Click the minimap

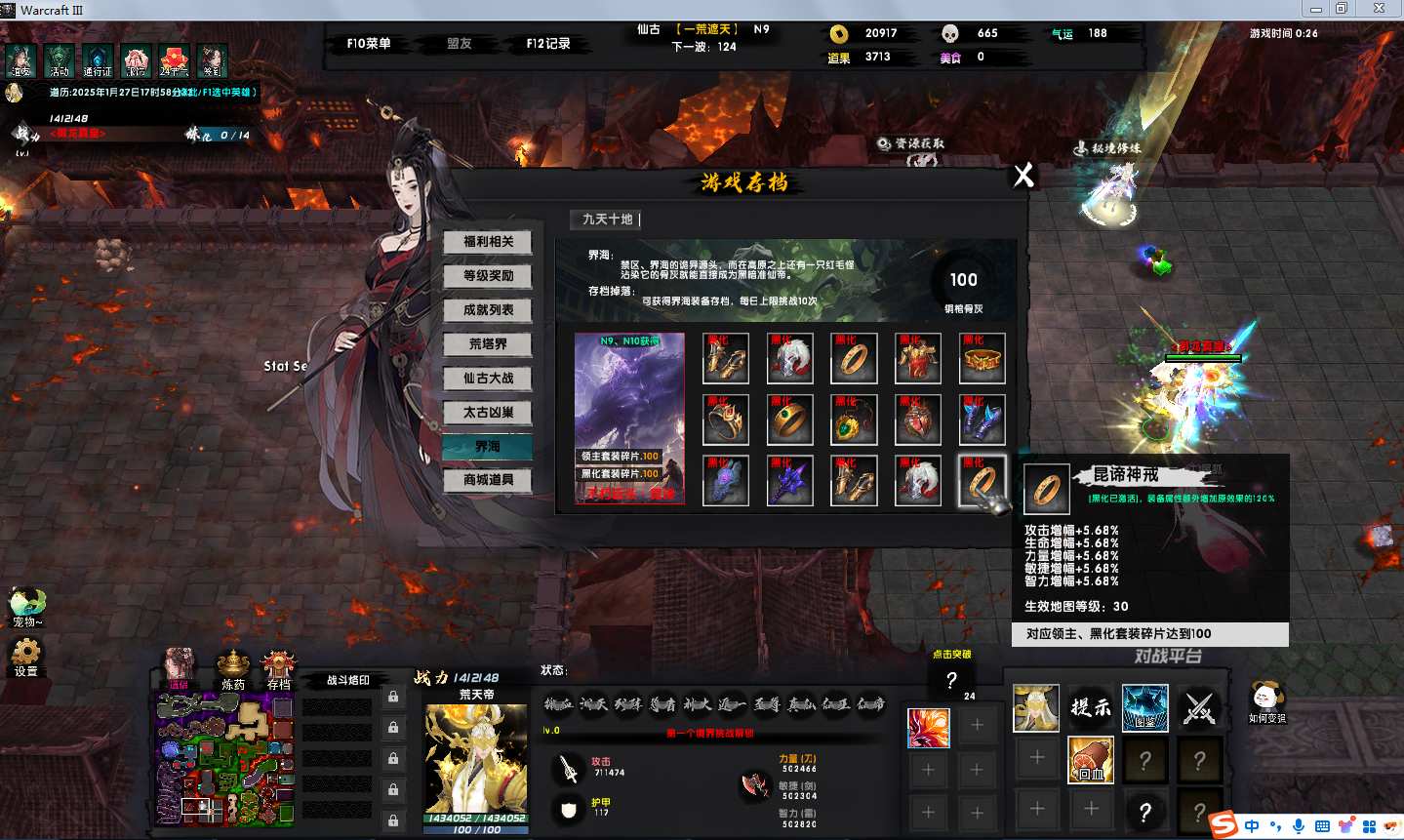point(225,759)
